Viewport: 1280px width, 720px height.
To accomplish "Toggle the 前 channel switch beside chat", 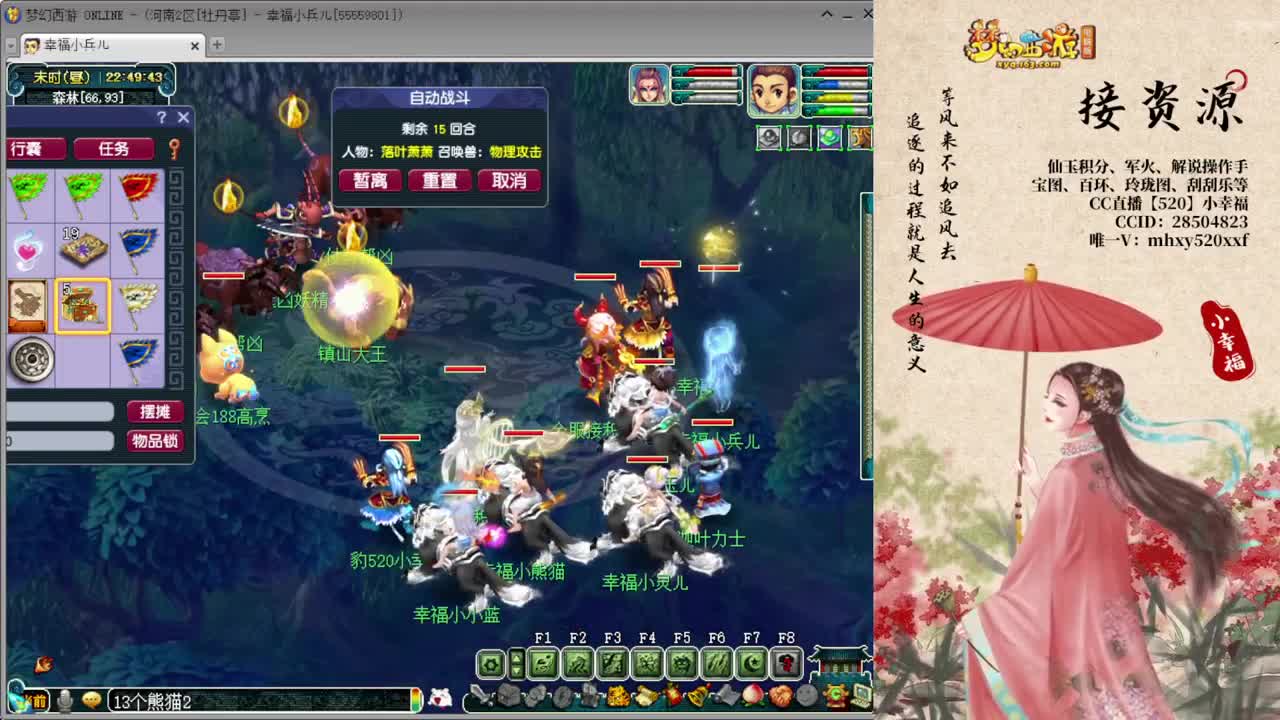I will [40, 699].
